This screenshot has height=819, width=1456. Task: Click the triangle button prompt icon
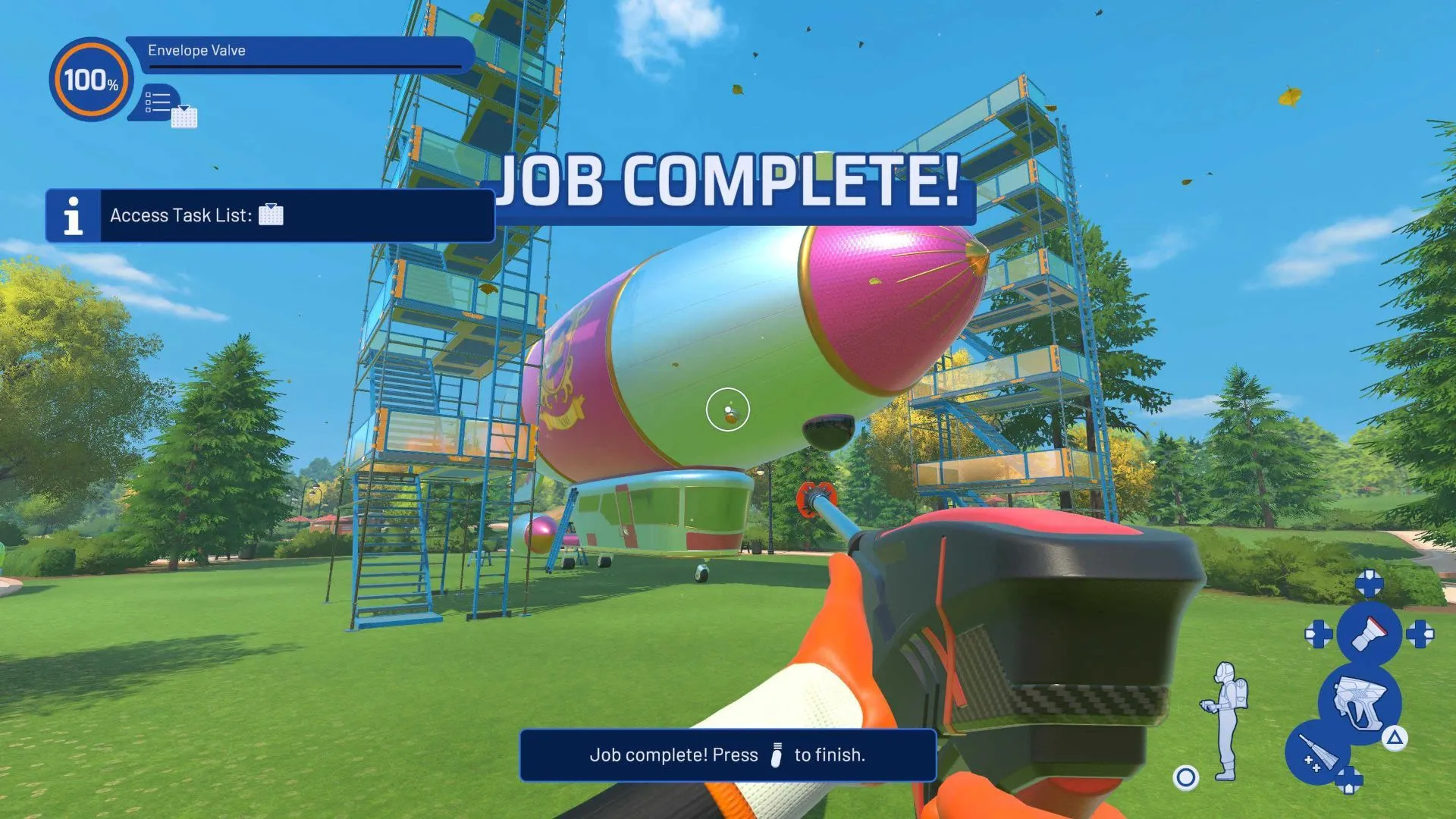click(1395, 738)
